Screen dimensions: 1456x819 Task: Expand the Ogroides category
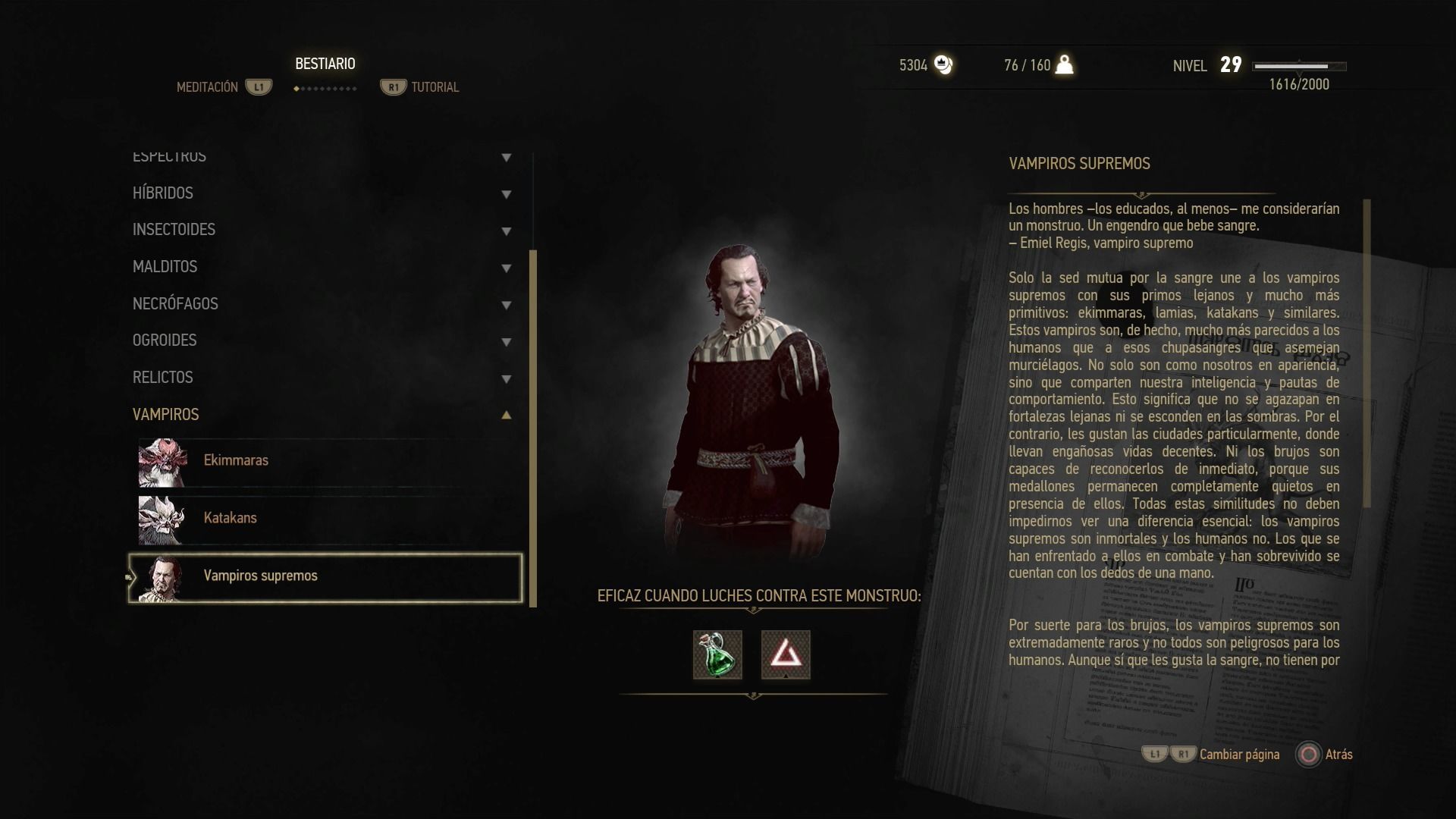165,340
